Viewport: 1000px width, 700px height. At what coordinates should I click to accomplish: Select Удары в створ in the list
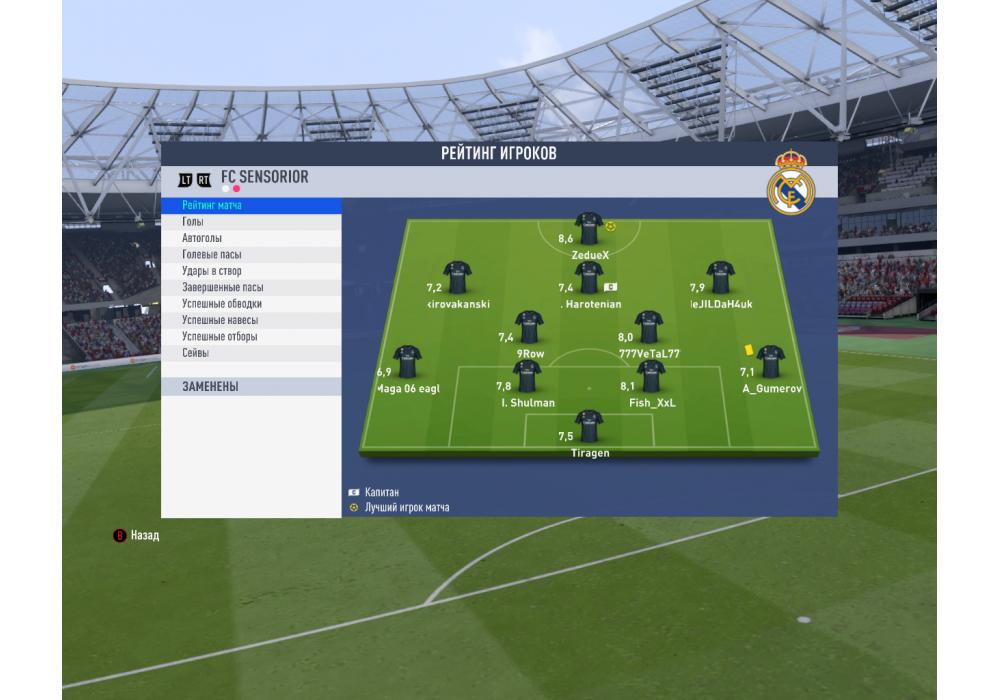pos(250,271)
